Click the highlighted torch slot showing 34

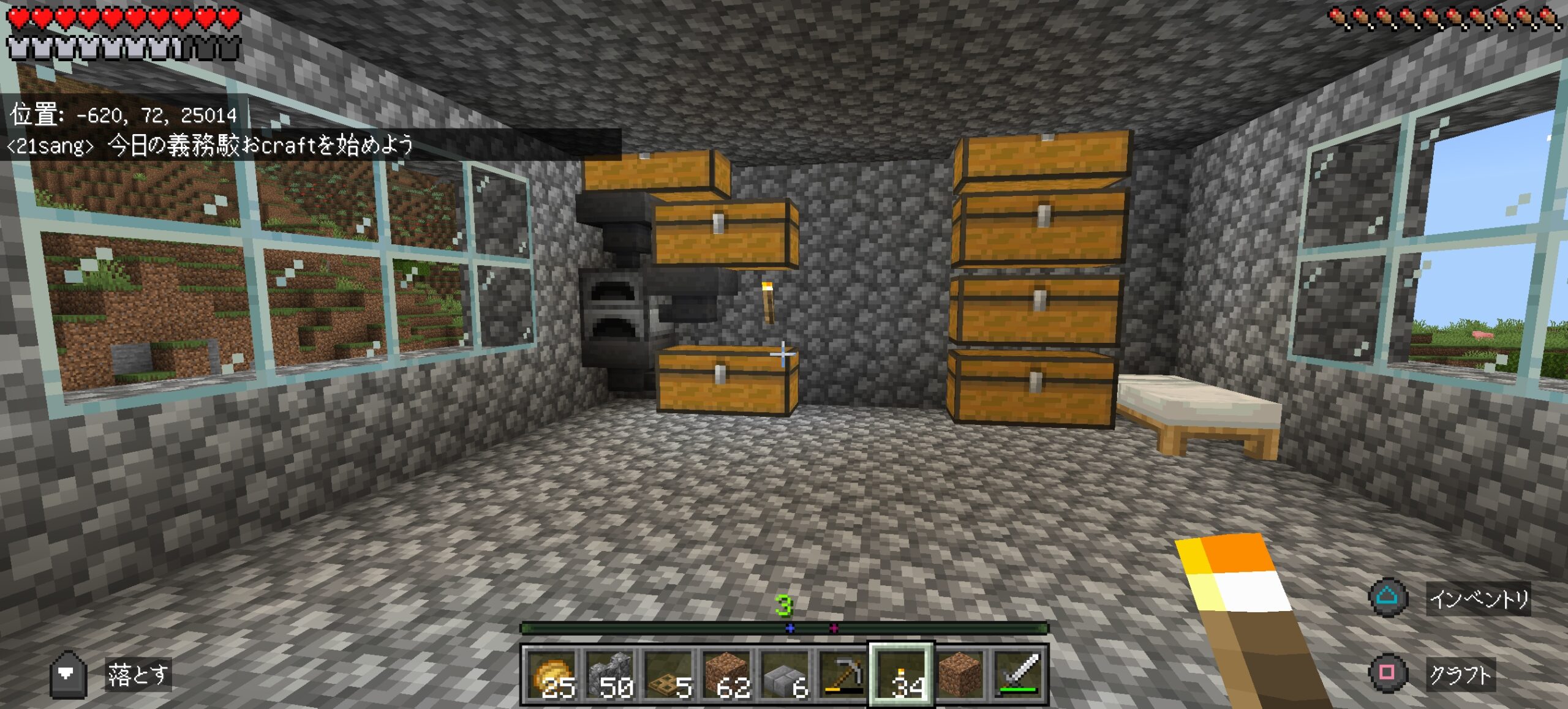coord(901,674)
